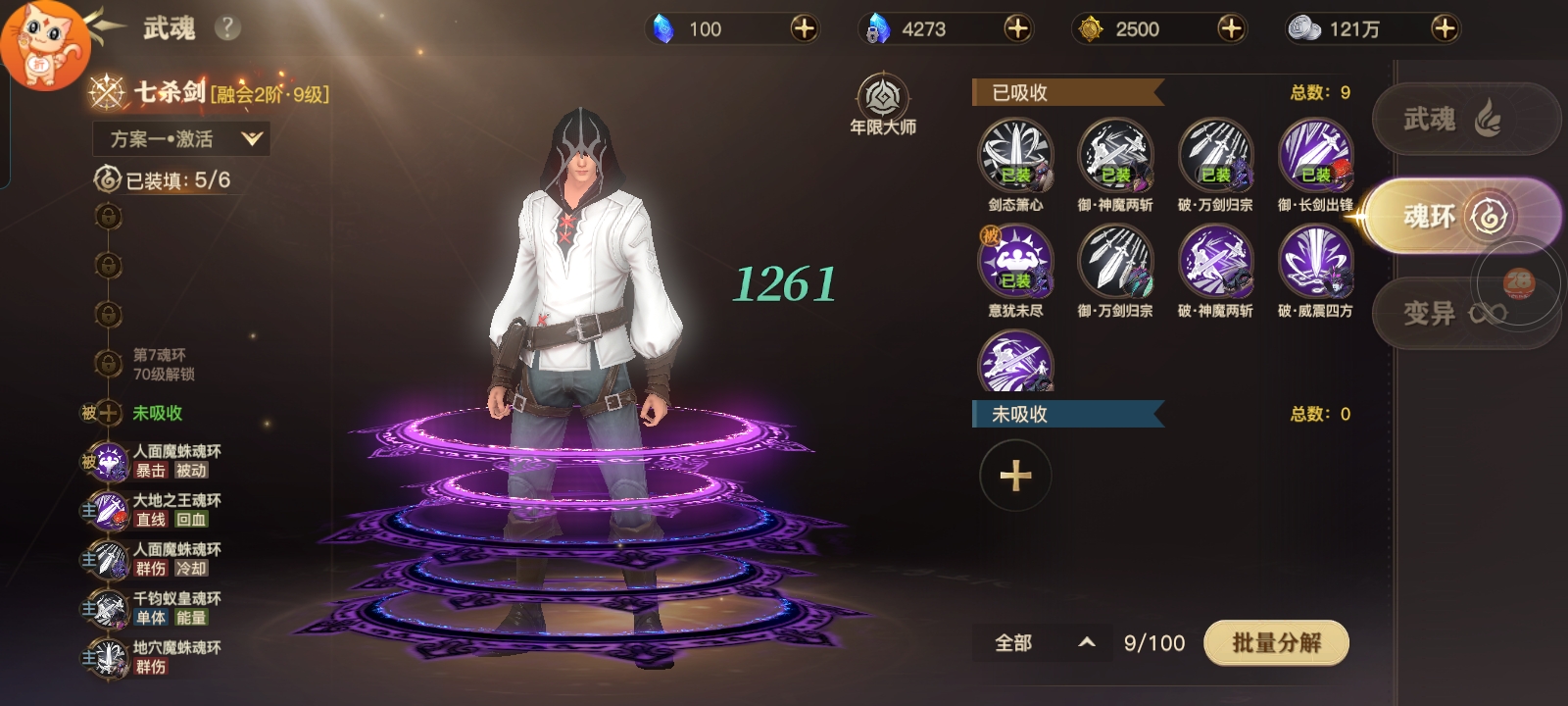Screen dimensions: 1568x706
Task: Add an unabsorbed soul ring with plus
Action: tap(1015, 476)
